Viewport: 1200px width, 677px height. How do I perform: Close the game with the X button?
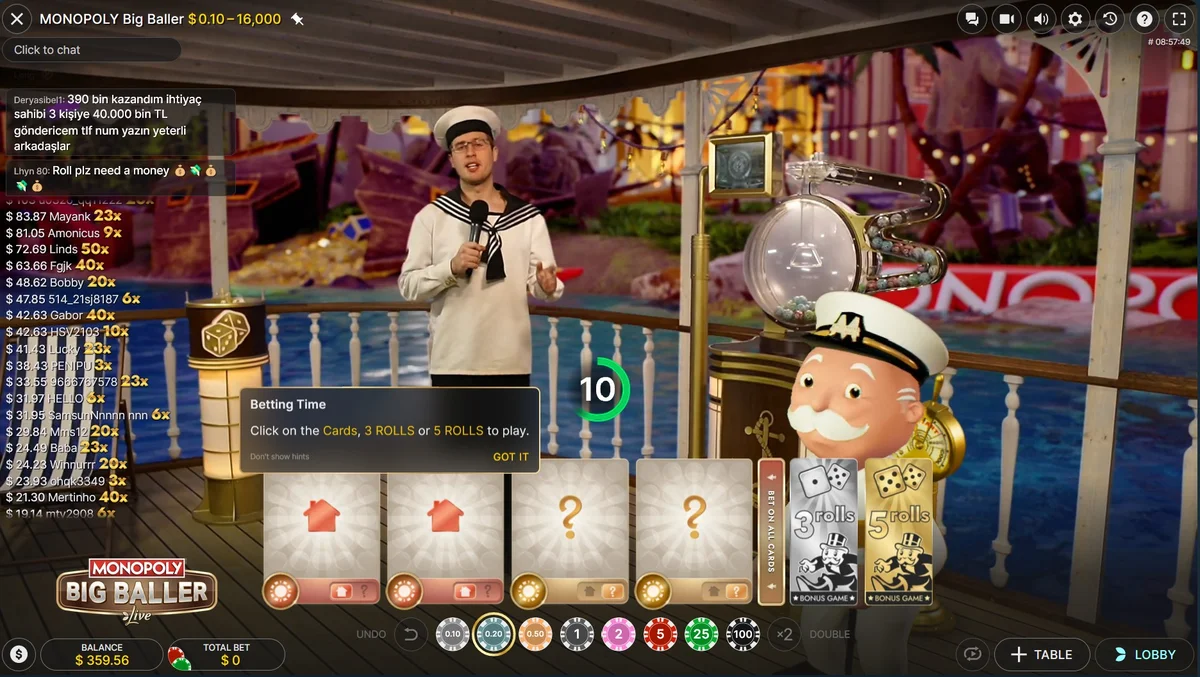[17, 18]
